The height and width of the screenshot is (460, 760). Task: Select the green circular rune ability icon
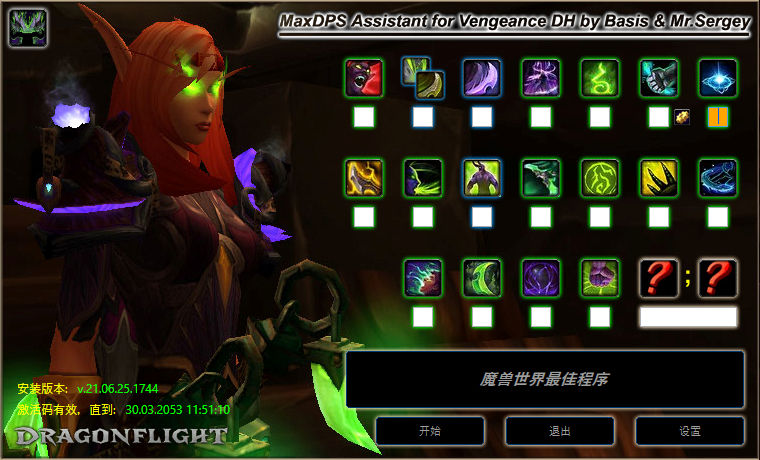pos(600,178)
